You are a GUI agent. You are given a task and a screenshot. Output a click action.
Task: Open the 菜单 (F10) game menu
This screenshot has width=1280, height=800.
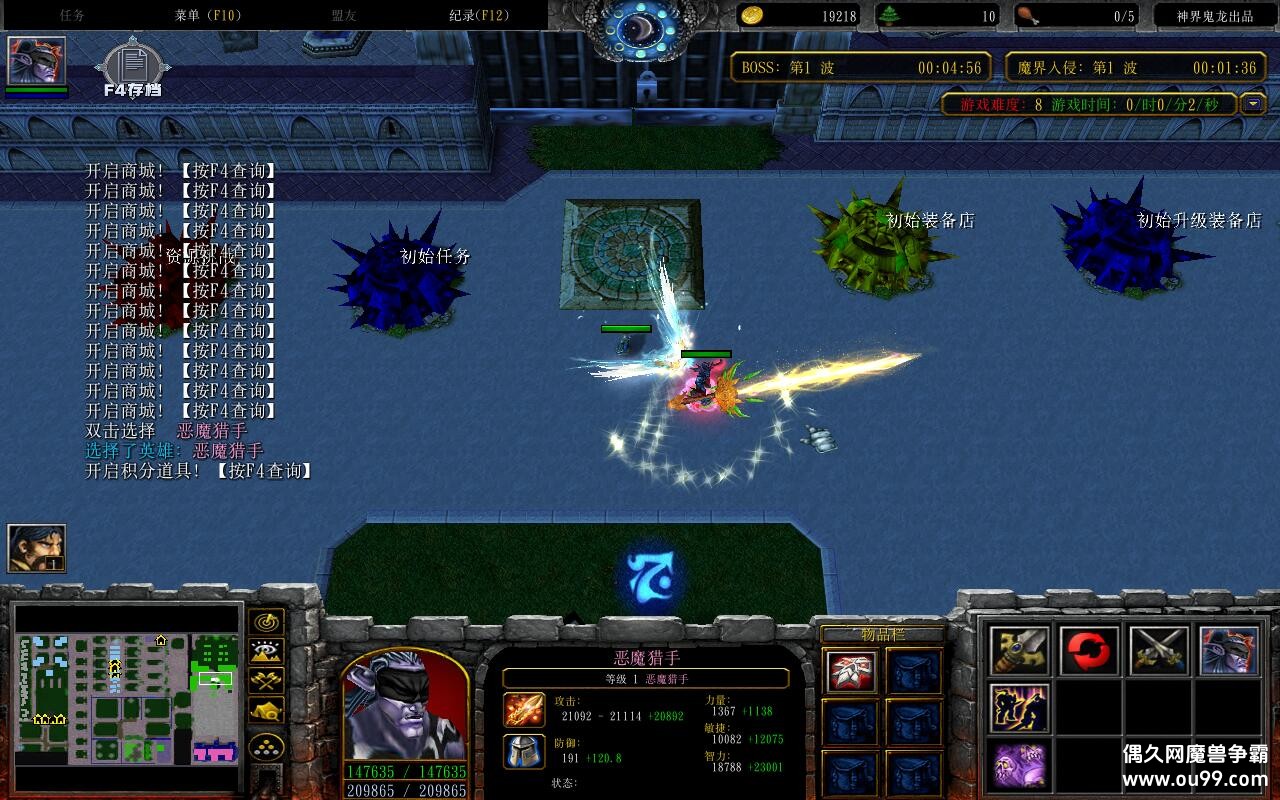tap(207, 15)
